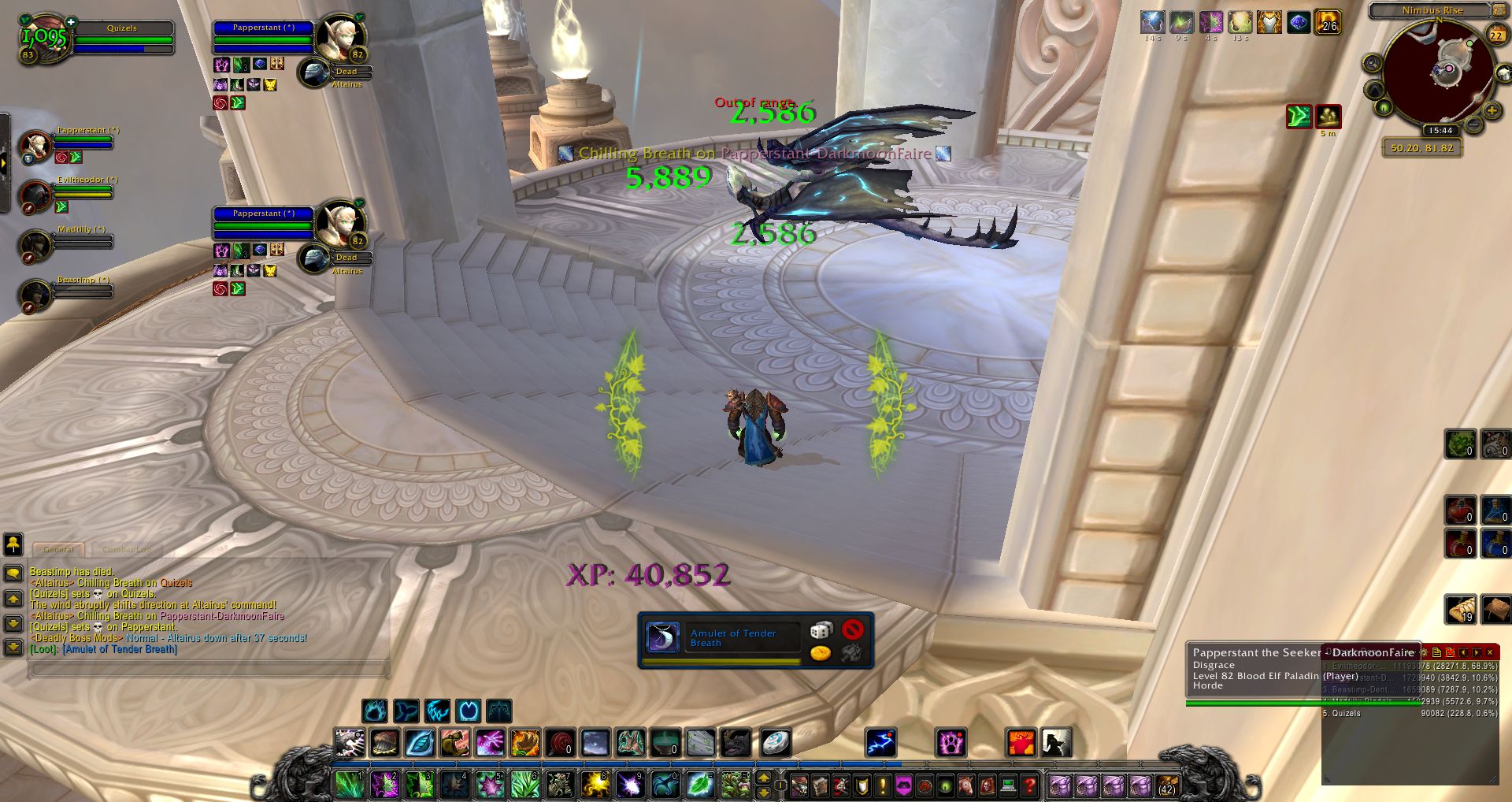This screenshot has width=1512, height=802.
Task: Switch to the Combat Log chat tab
Action: [x=126, y=549]
